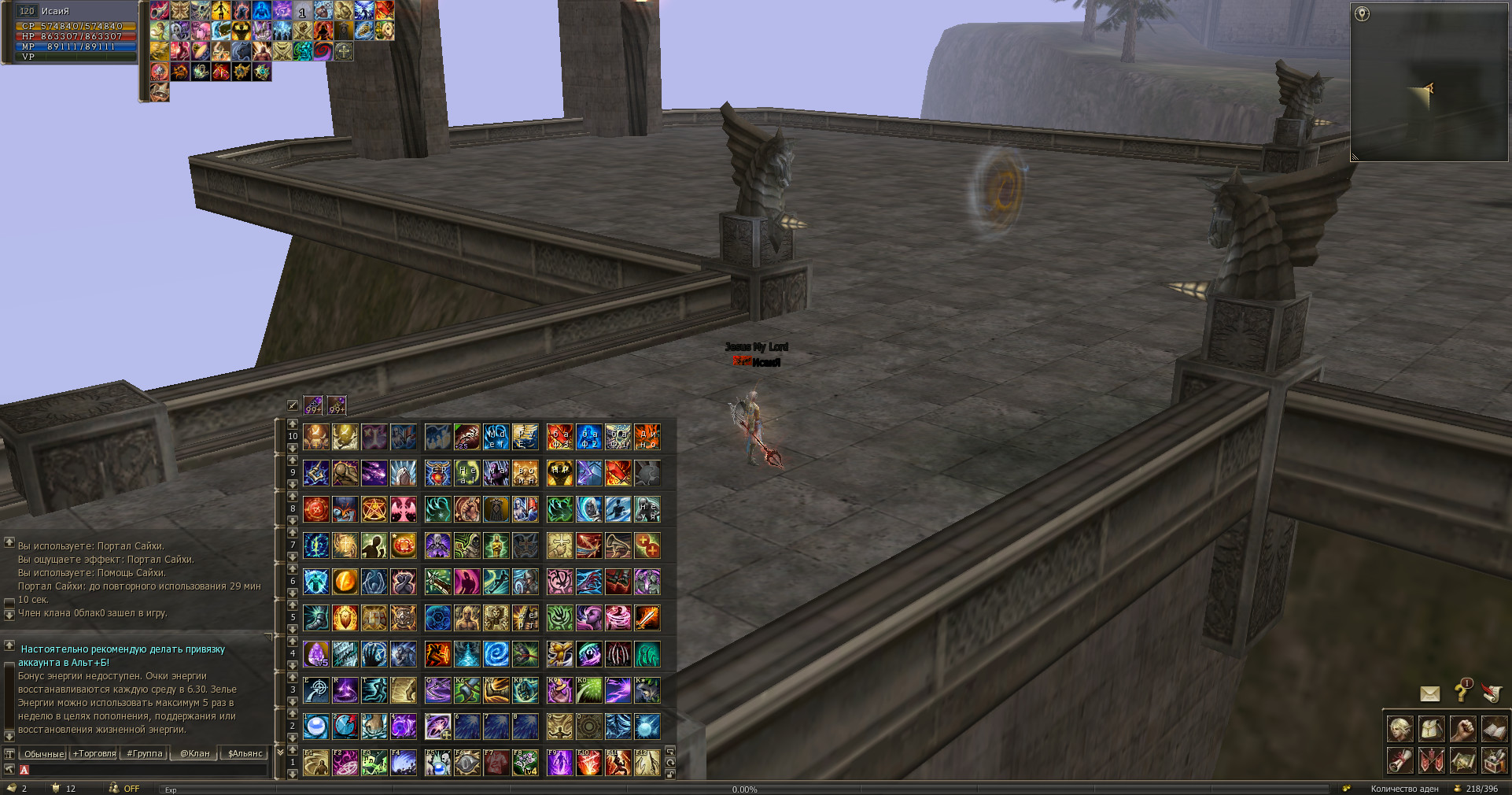Image resolution: width=1512 pixels, height=795 pixels.
Task: Open the quest scroll icon
Action: click(x=1400, y=761)
